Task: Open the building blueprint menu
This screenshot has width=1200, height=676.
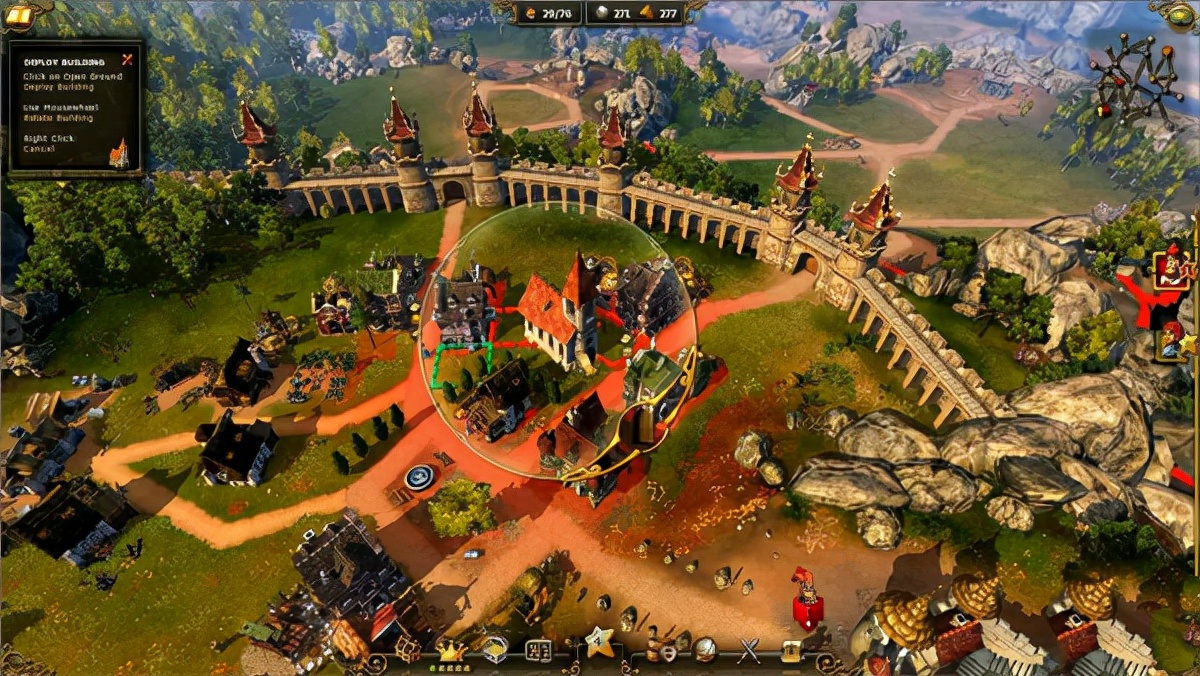Action: 539,650
